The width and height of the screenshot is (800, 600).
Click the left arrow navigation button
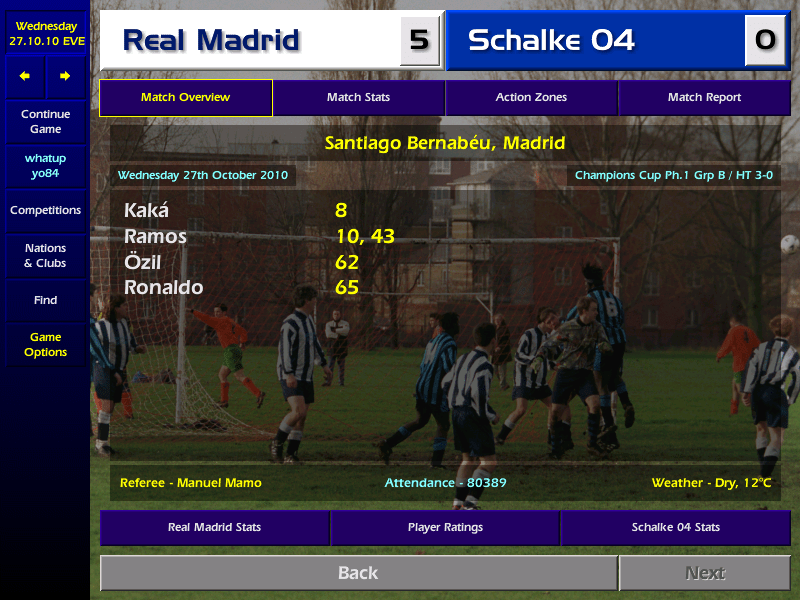tap(25, 77)
